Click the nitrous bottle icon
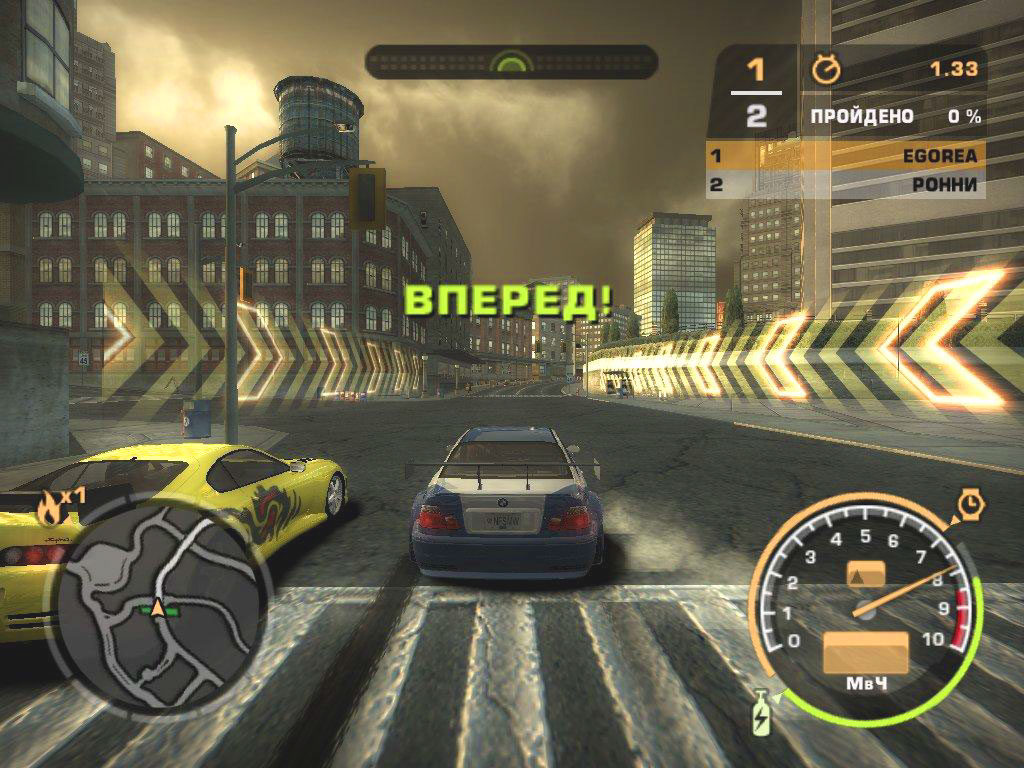The height and width of the screenshot is (768, 1024). [762, 714]
